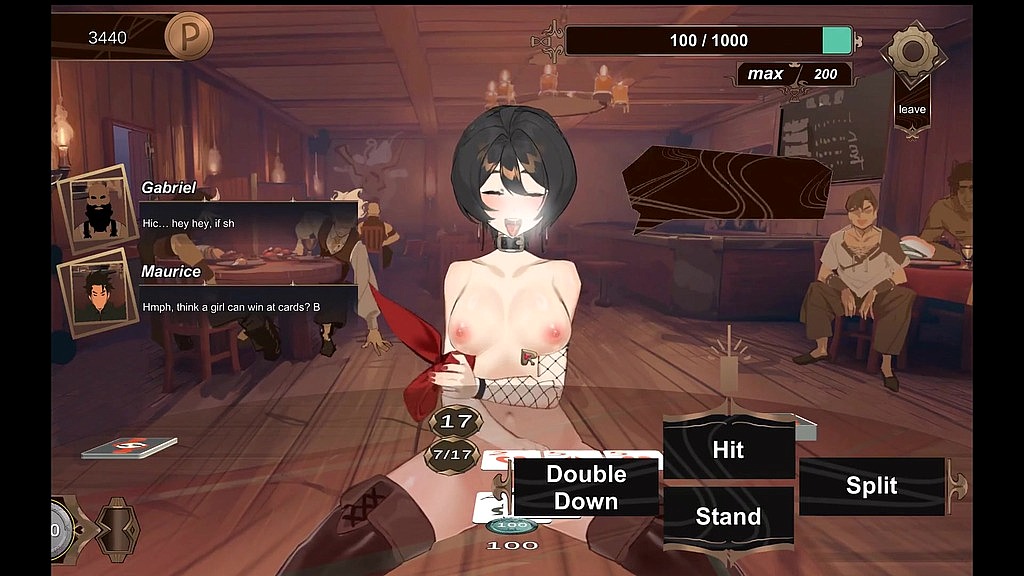Viewport: 1024px width, 576px height.
Task: Choose the Hit action
Action: coord(728,450)
